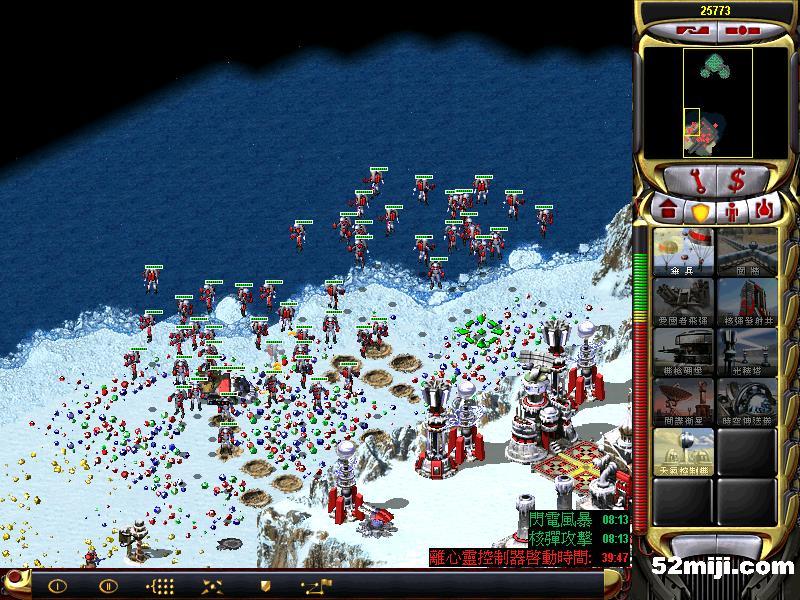The image size is (800, 600).
Task: Click the waypoint flag button
Action: (x=316, y=586)
